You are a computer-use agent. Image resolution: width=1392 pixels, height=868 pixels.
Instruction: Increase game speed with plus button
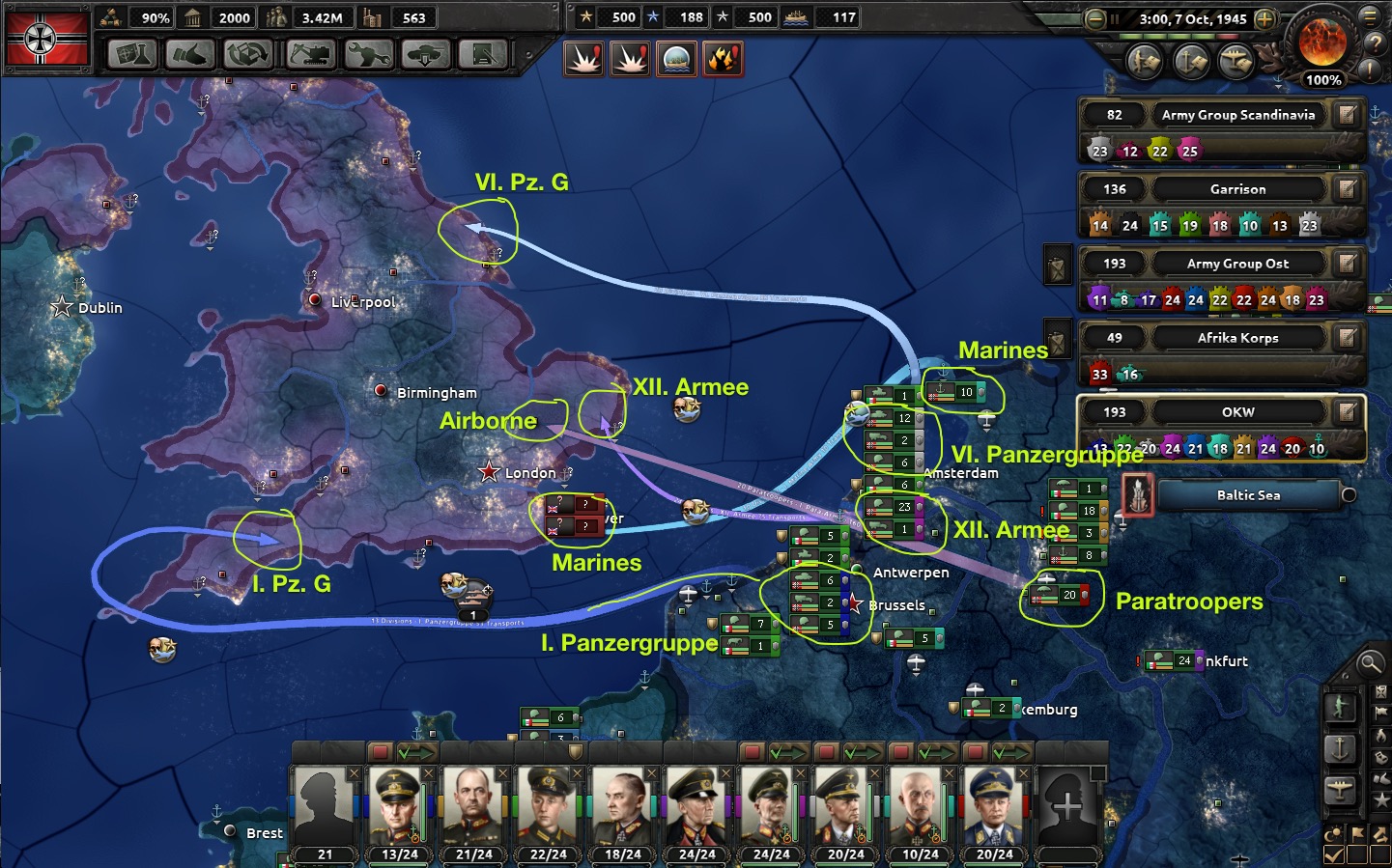coord(1264,19)
